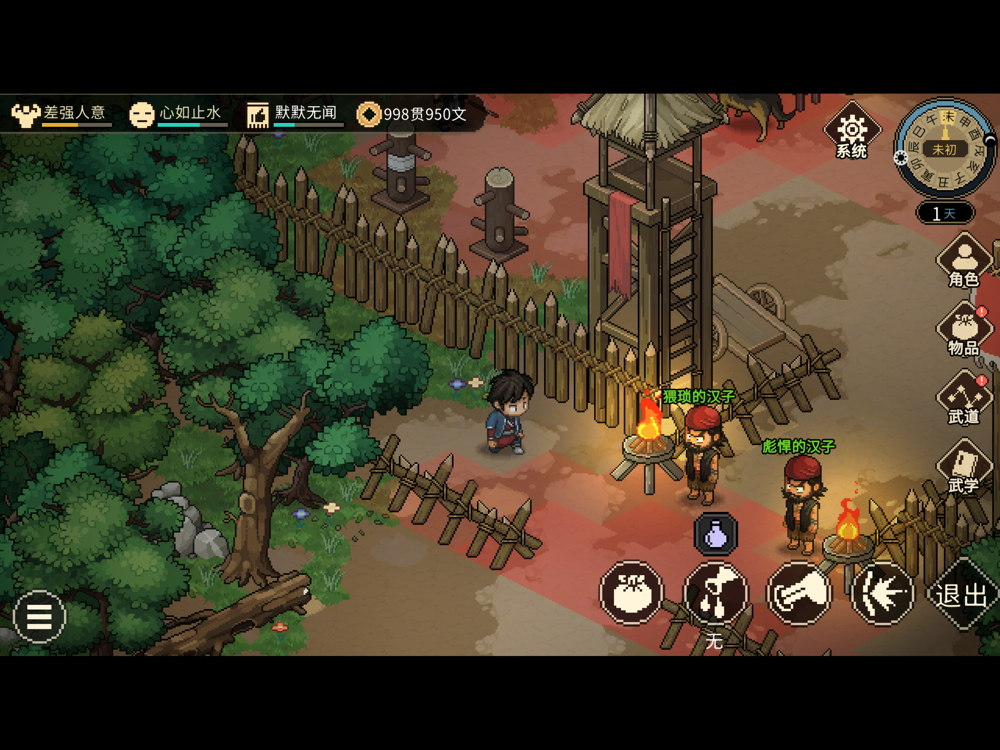Image resolution: width=1000 pixels, height=750 pixels.
Task: Tap the coin currency display
Action: tap(413, 114)
